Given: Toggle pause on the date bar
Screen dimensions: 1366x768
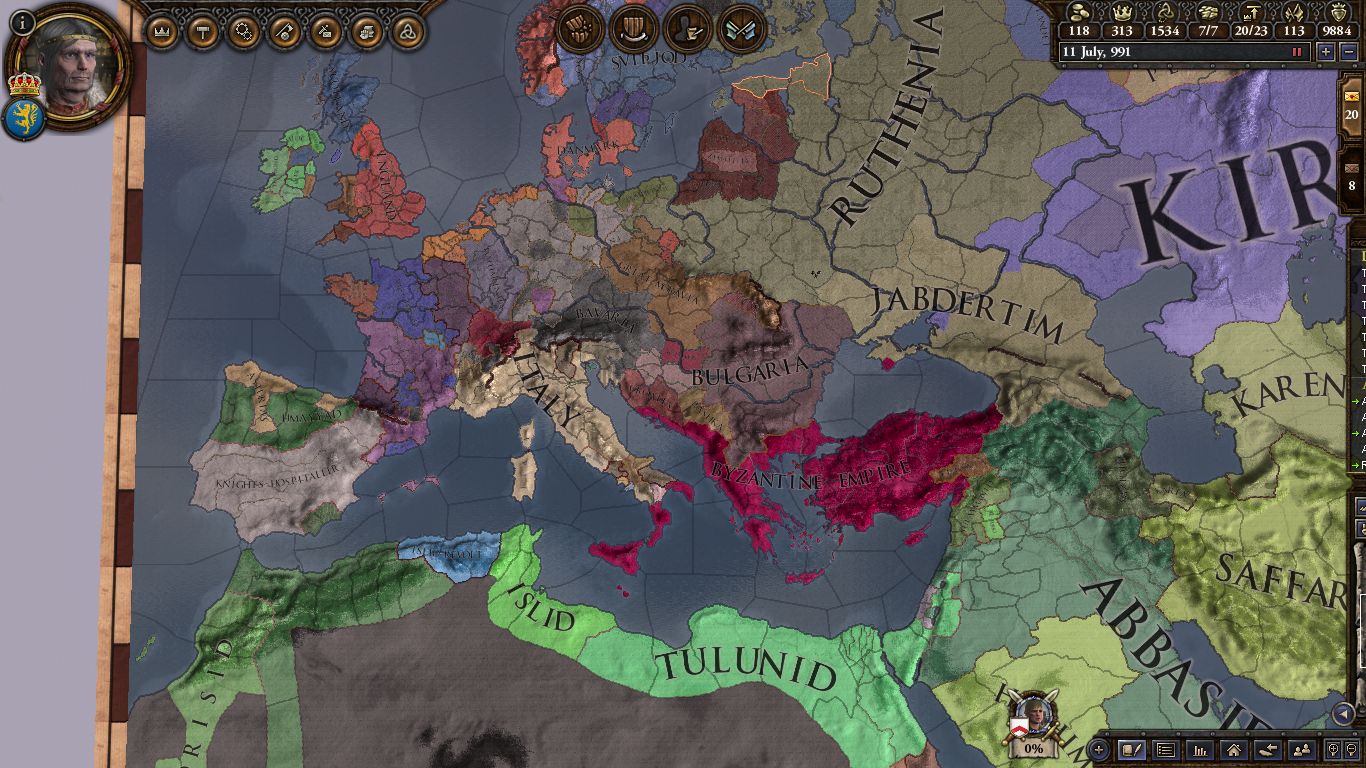Looking at the screenshot, I should [x=1298, y=52].
